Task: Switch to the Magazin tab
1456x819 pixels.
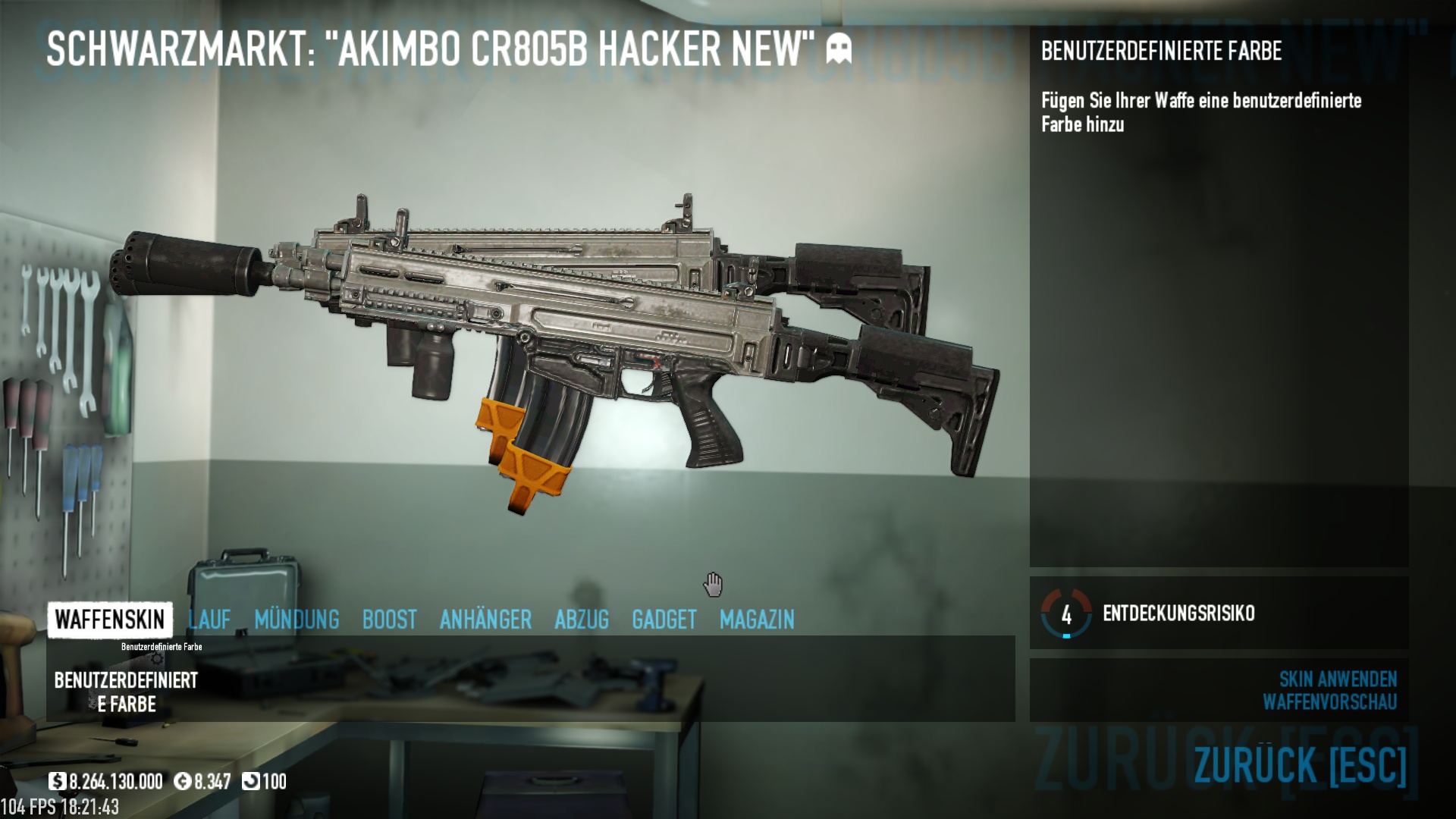Action: click(757, 620)
